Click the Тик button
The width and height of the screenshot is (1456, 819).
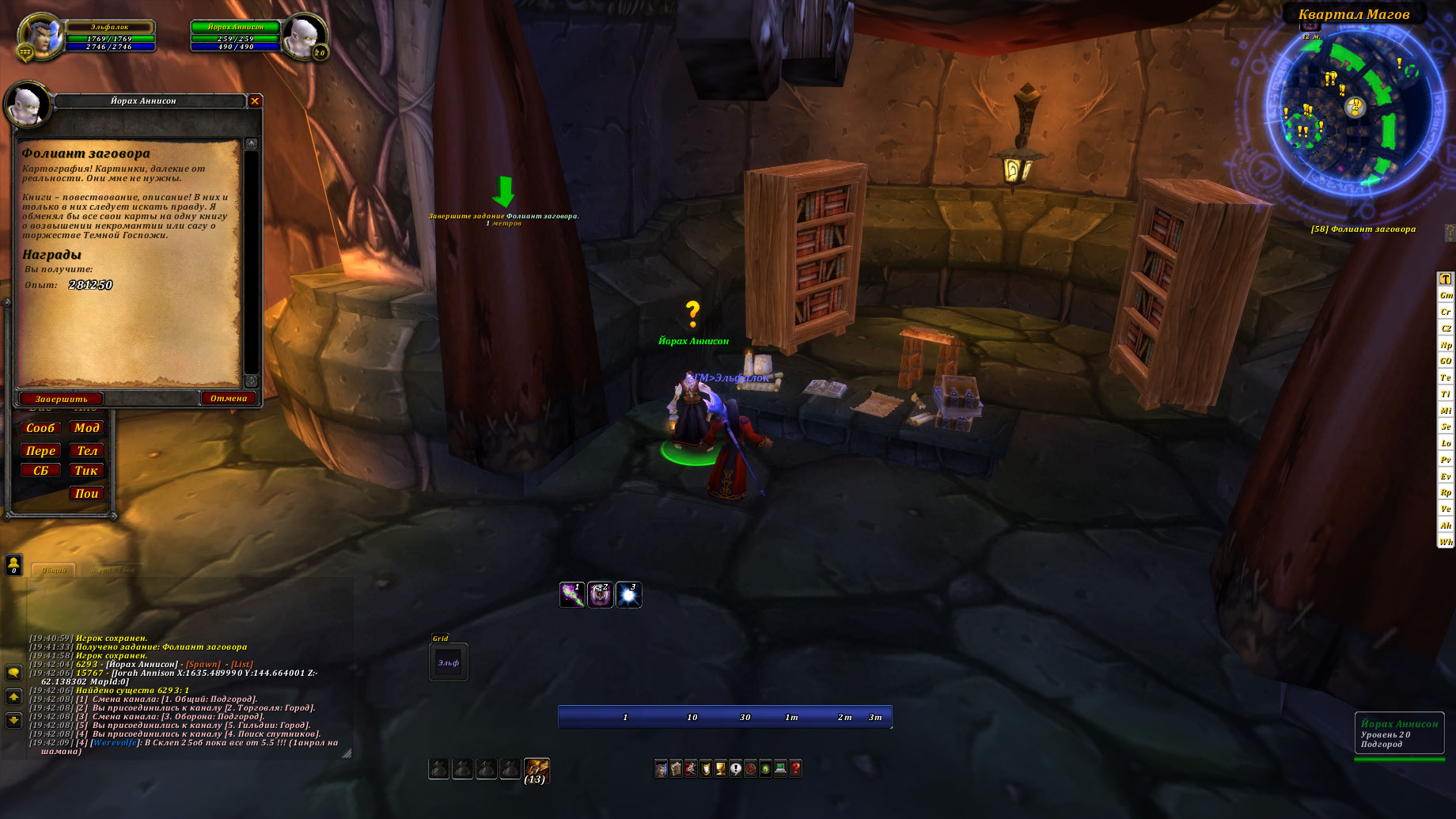coord(86,471)
